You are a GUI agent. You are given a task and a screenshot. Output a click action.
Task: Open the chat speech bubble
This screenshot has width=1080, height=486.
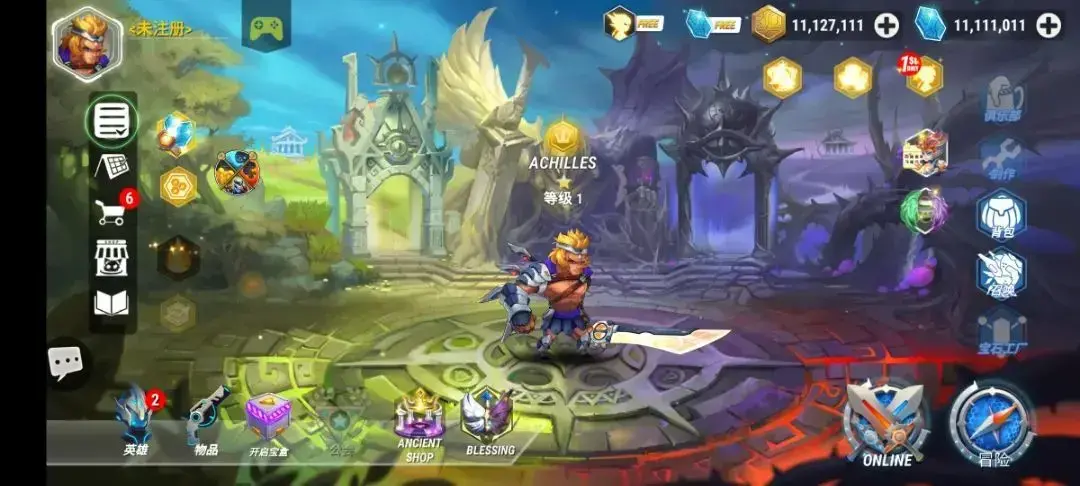(x=68, y=362)
